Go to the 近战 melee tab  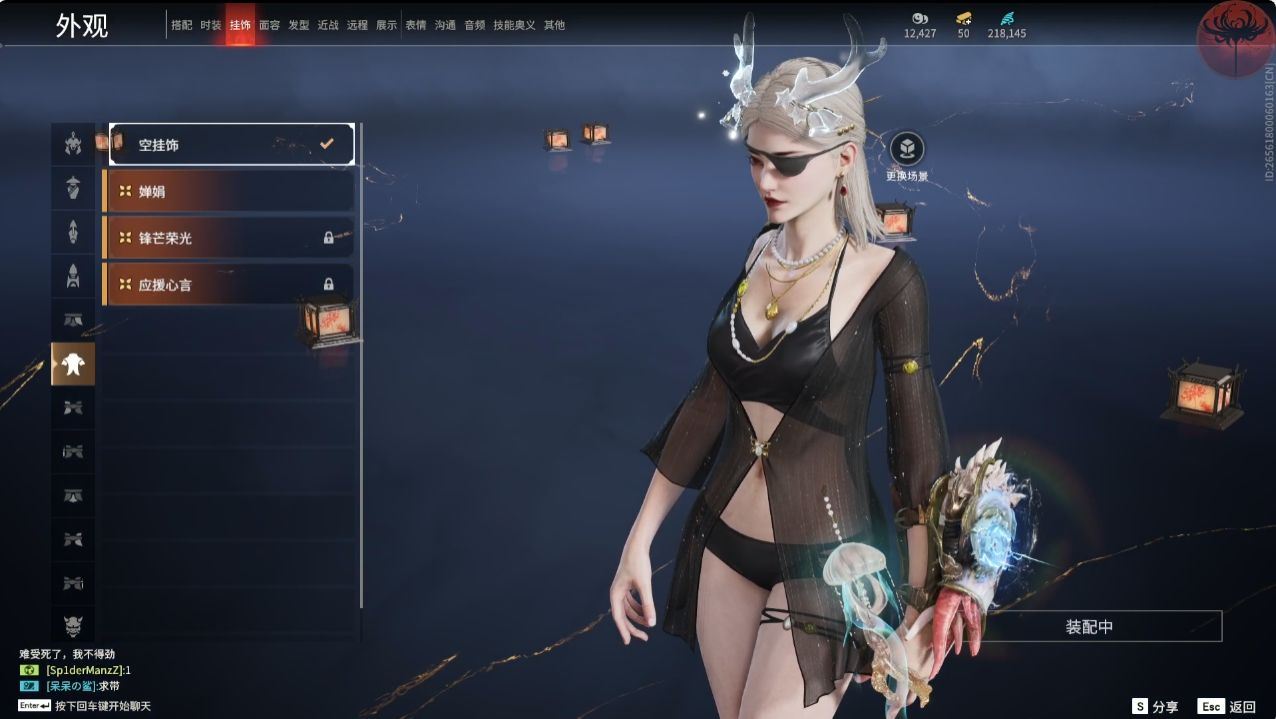click(x=328, y=25)
